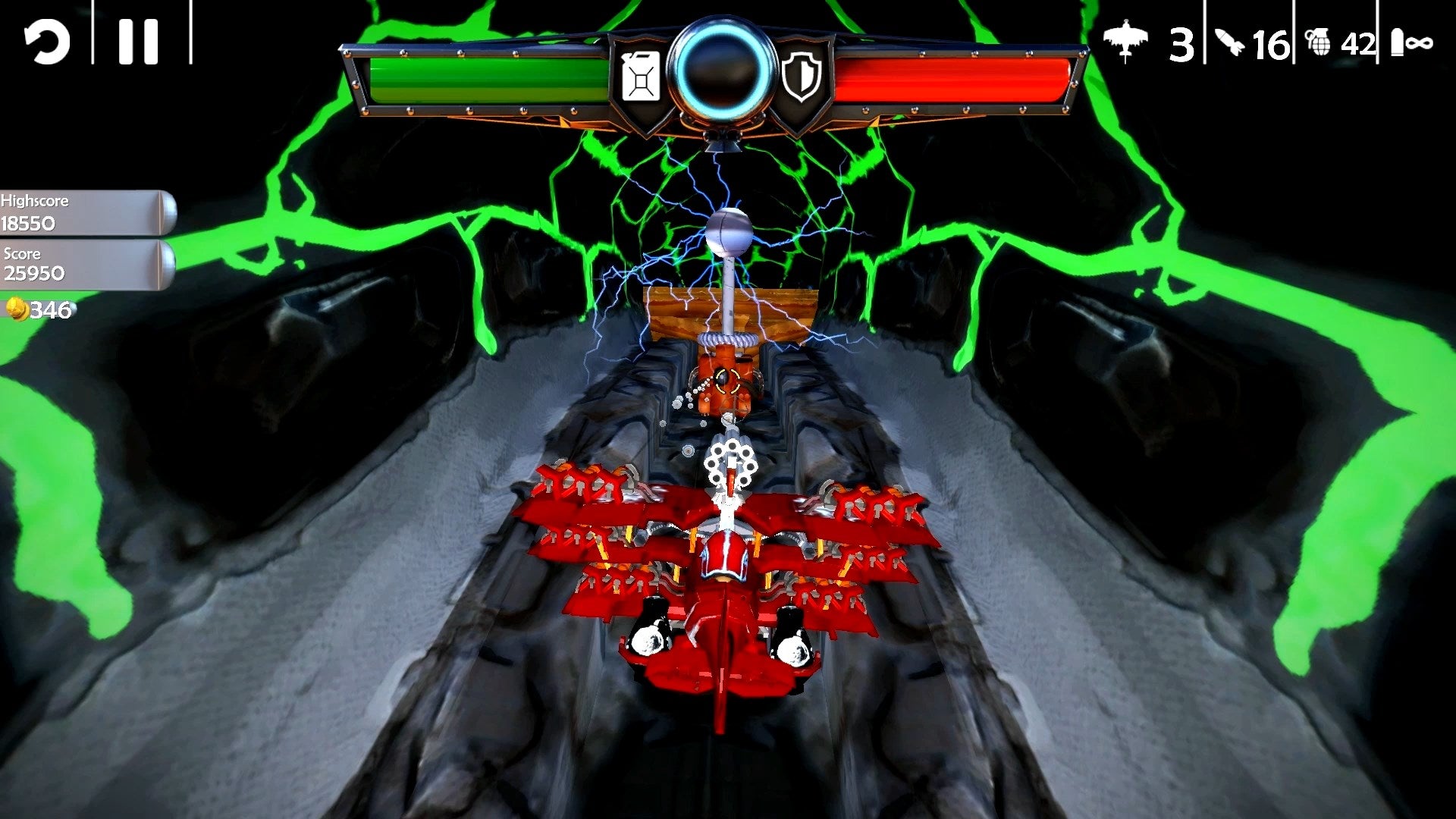Pause the game

(x=139, y=42)
